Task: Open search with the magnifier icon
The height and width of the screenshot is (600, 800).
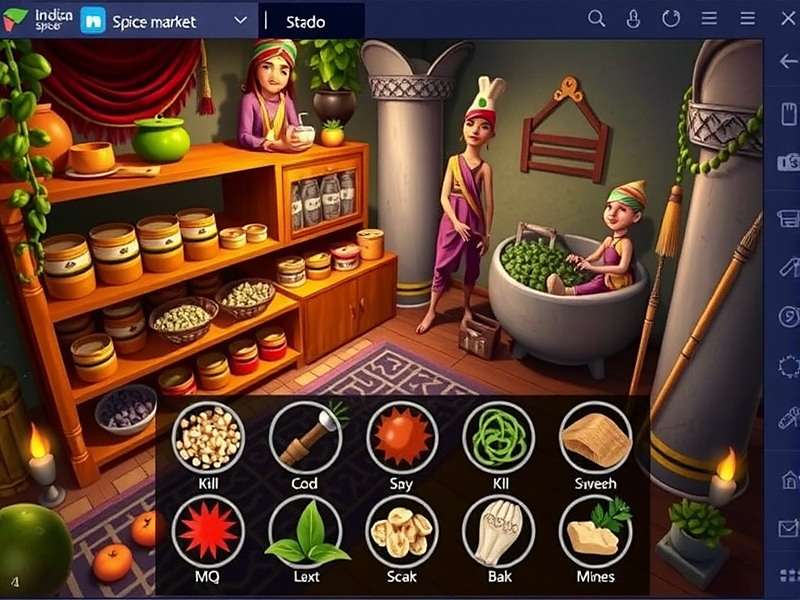Action: point(596,19)
